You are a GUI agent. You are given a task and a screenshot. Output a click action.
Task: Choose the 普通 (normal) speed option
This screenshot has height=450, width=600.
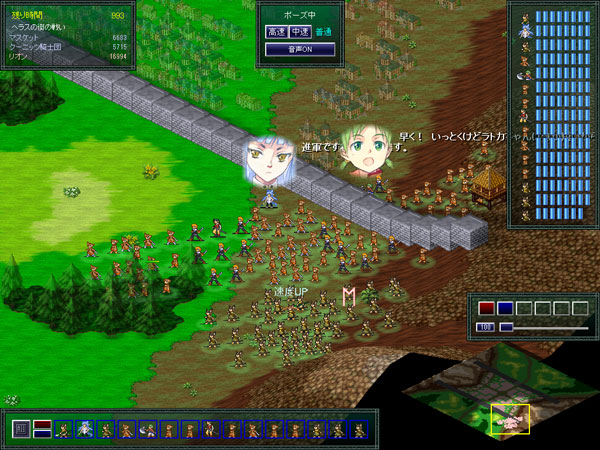click(324, 32)
